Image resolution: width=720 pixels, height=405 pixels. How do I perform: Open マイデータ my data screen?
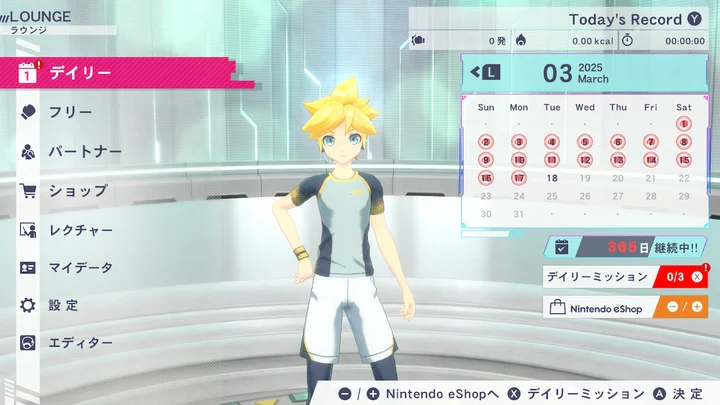coord(80,267)
